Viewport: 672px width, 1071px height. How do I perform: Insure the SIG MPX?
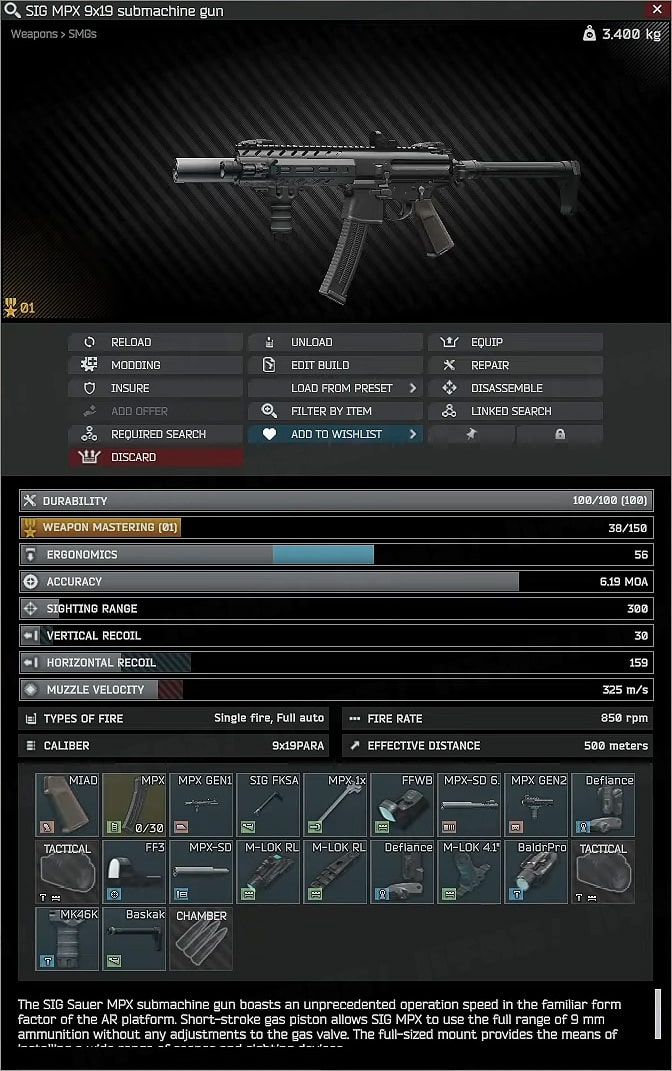[155, 388]
